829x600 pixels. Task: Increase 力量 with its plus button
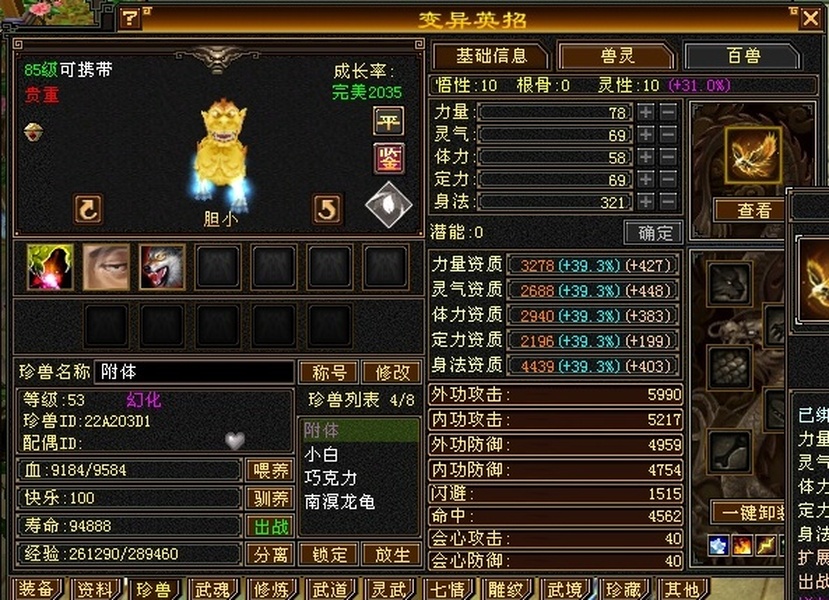point(646,113)
